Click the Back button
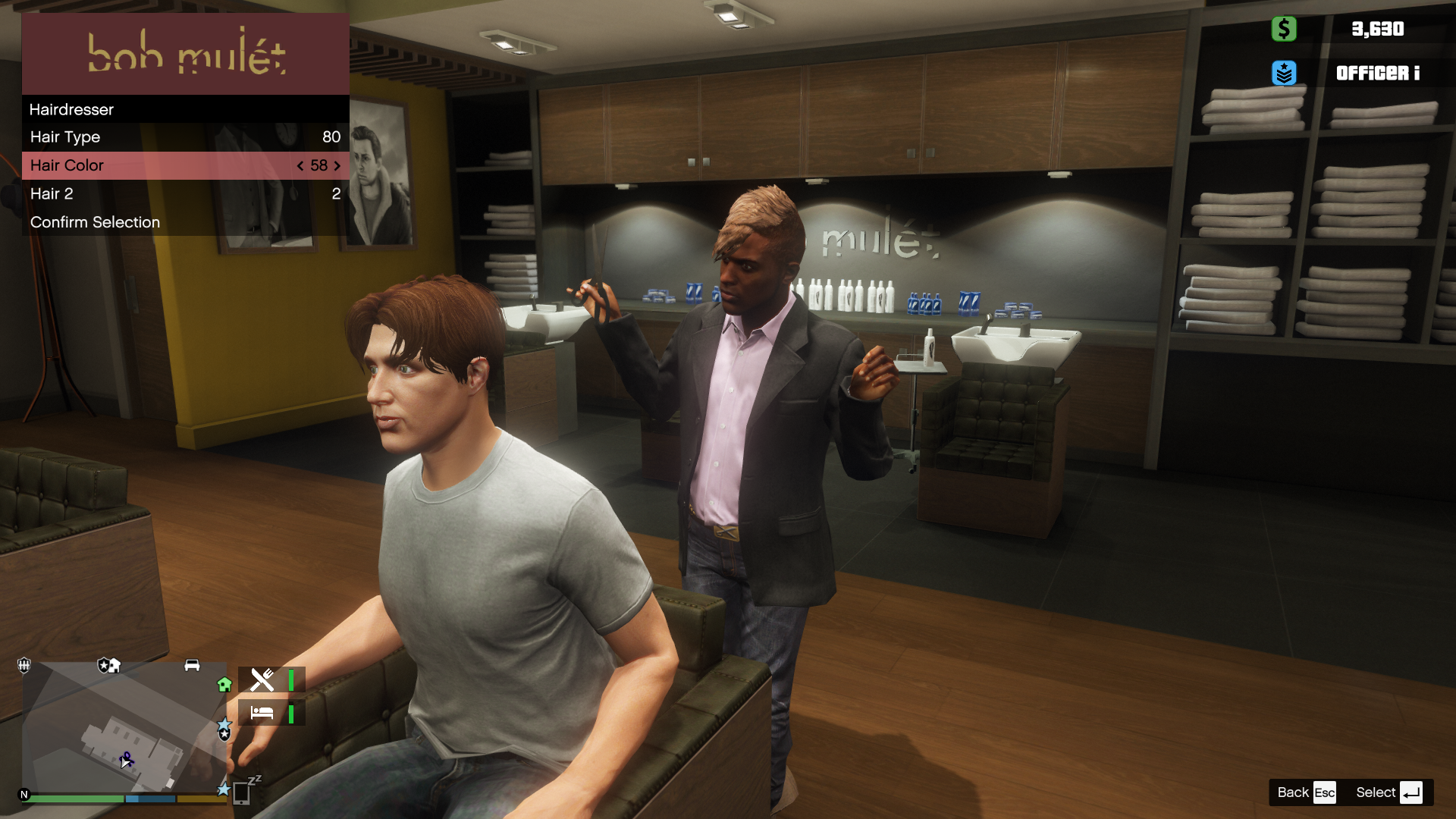Screen dimensions: 1456x819 point(1305,792)
